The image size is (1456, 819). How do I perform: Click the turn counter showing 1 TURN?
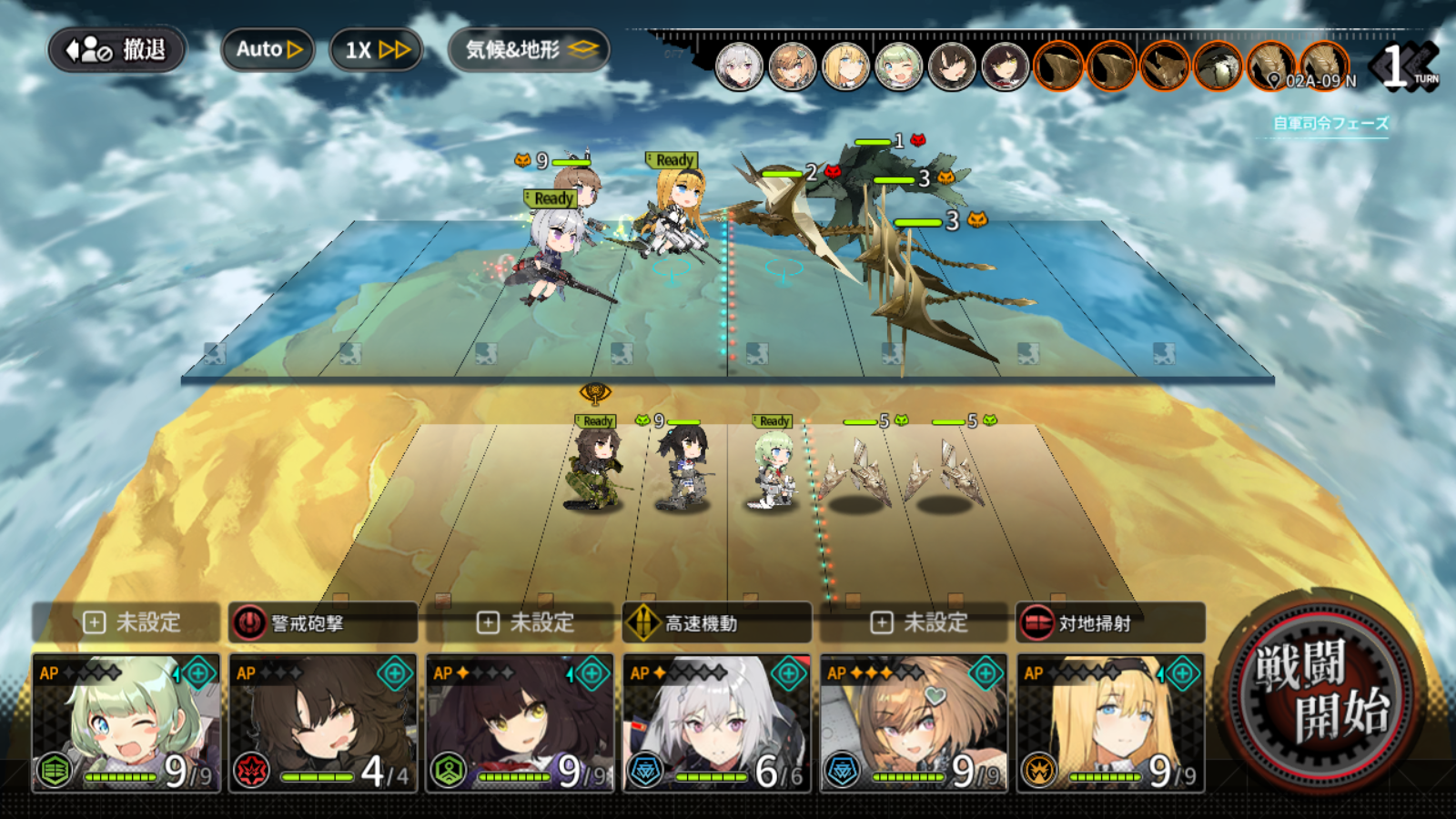point(1399,65)
